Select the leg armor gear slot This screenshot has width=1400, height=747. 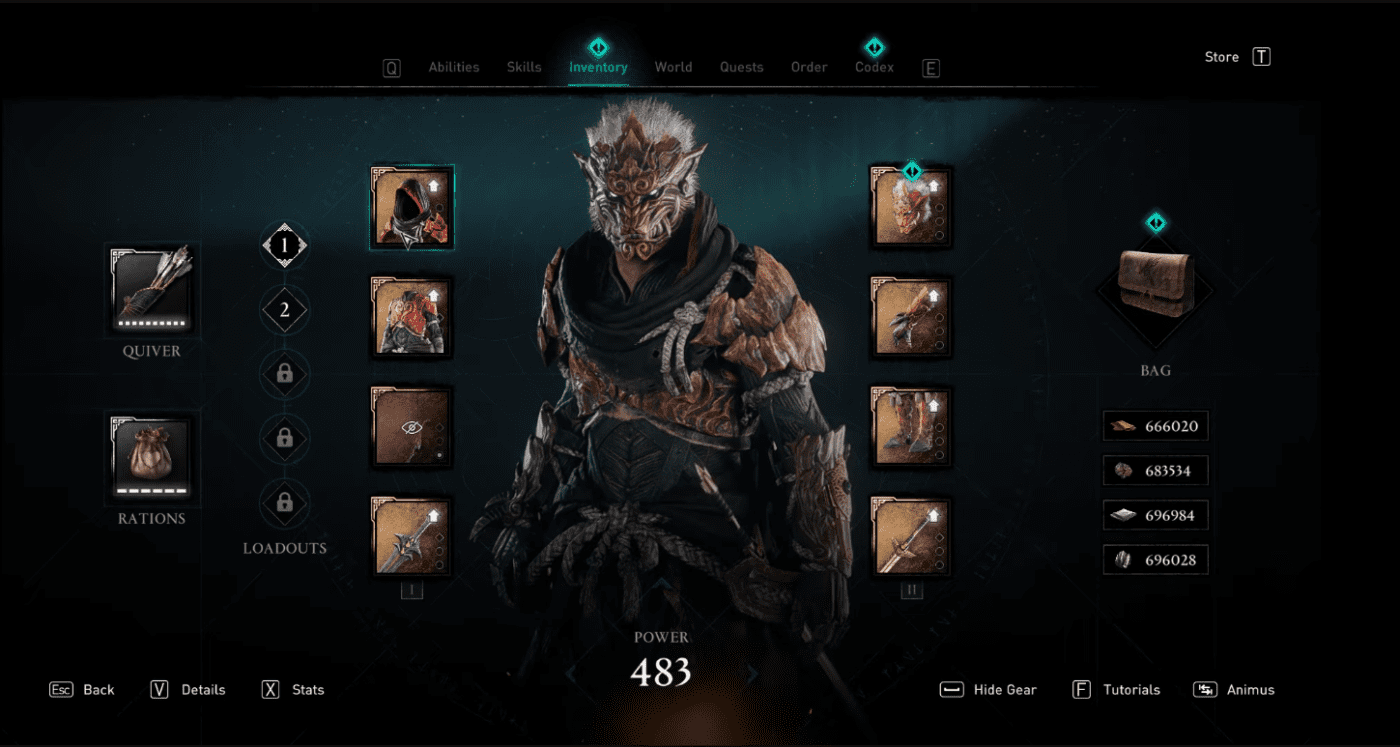[x=911, y=427]
